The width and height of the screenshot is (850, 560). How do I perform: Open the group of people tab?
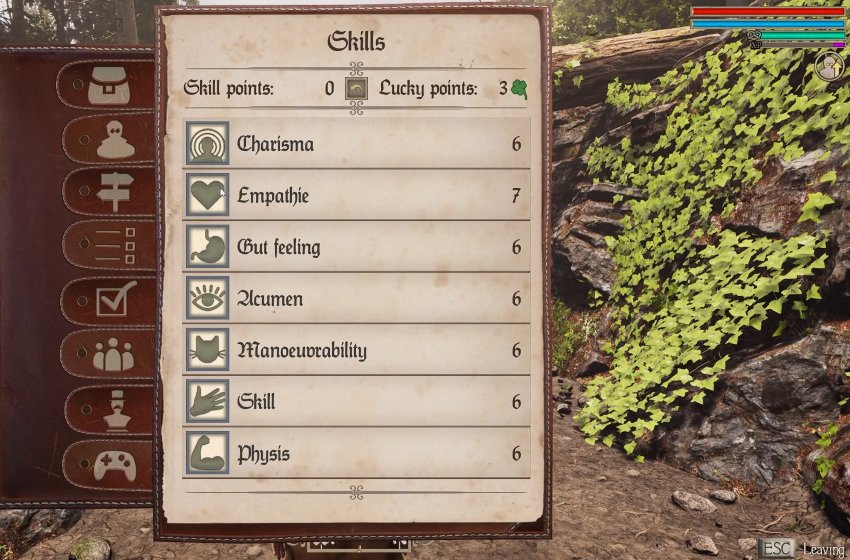[x=113, y=354]
